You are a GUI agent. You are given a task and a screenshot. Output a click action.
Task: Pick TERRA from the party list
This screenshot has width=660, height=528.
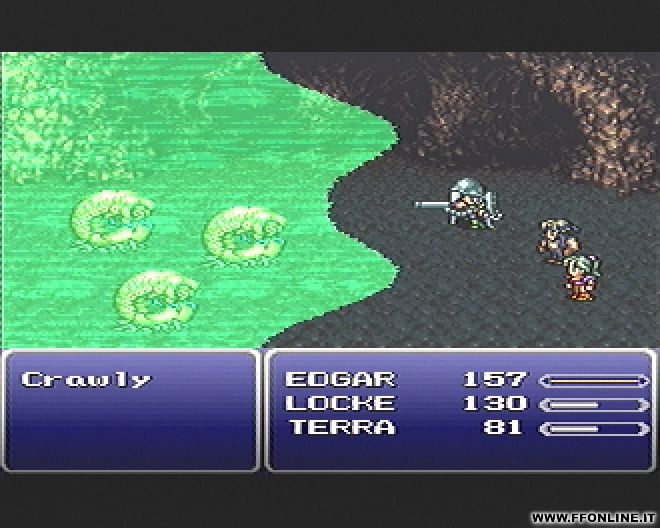pos(342,428)
